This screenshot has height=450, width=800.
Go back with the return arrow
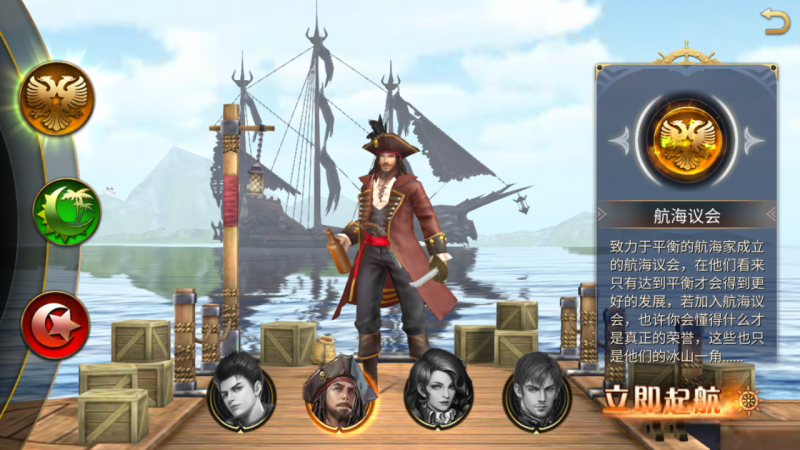(x=774, y=20)
